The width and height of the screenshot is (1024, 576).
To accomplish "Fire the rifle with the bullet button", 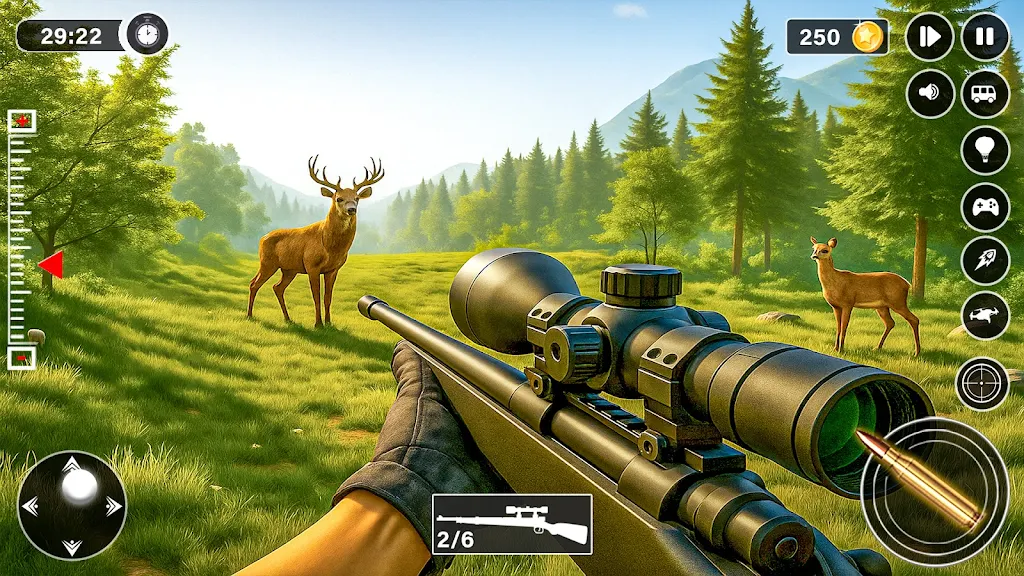I will pyautogui.click(x=934, y=490).
